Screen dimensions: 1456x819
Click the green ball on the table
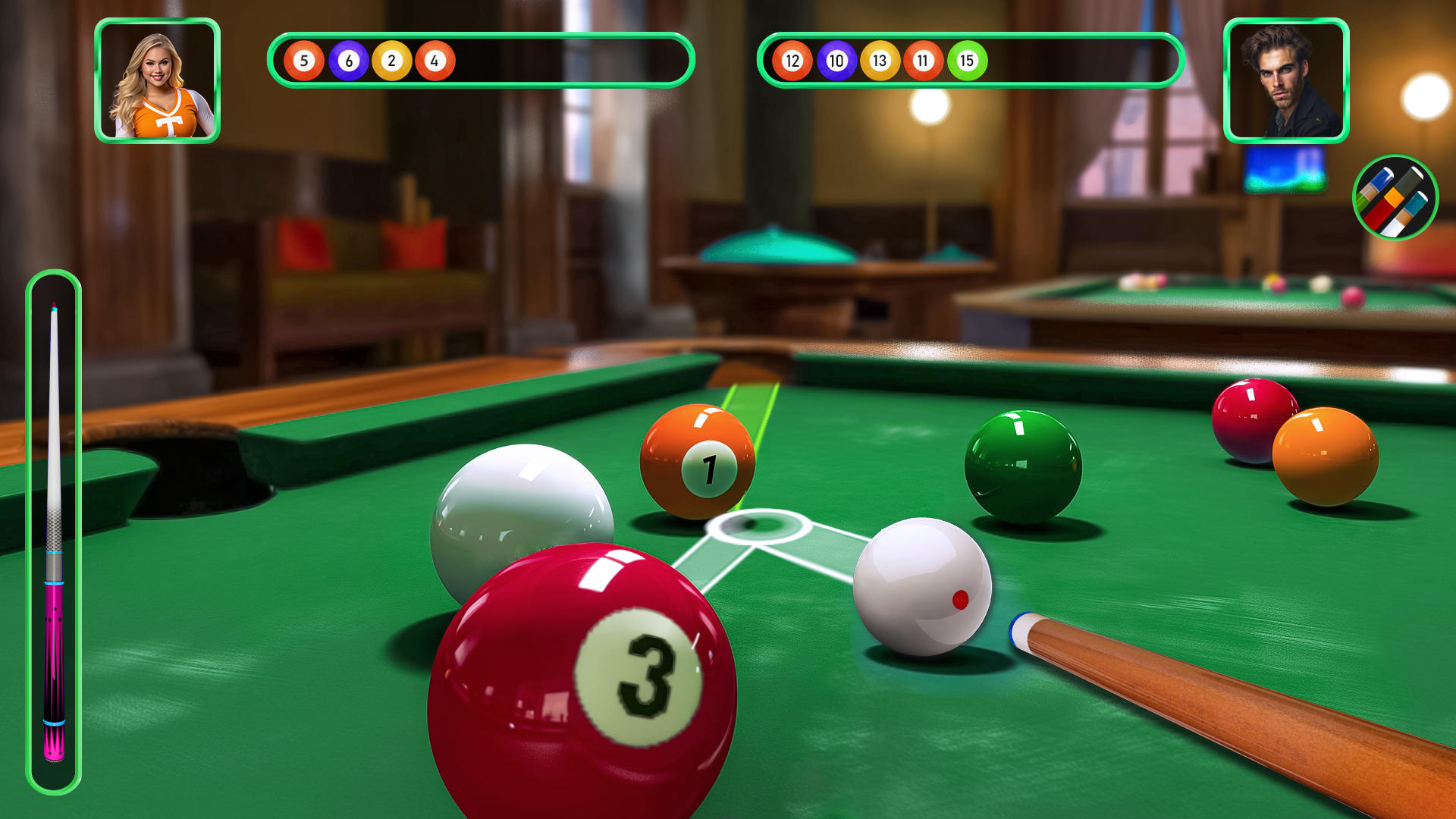pyautogui.click(x=1024, y=463)
